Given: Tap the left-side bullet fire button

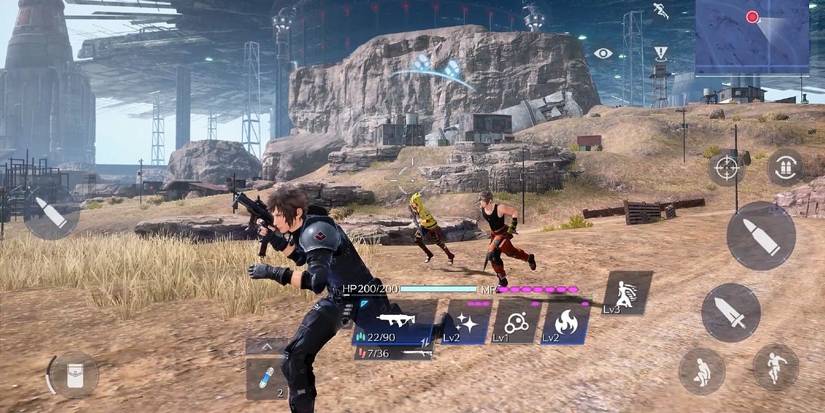Looking at the screenshot, I should [51, 212].
